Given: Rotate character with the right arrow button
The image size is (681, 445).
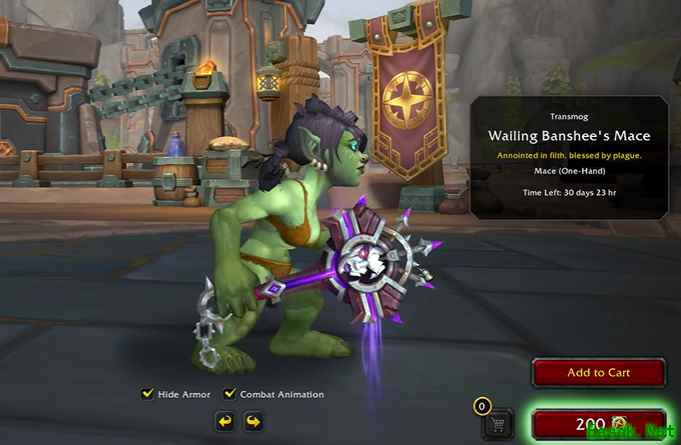Looking at the screenshot, I should (x=253, y=421).
